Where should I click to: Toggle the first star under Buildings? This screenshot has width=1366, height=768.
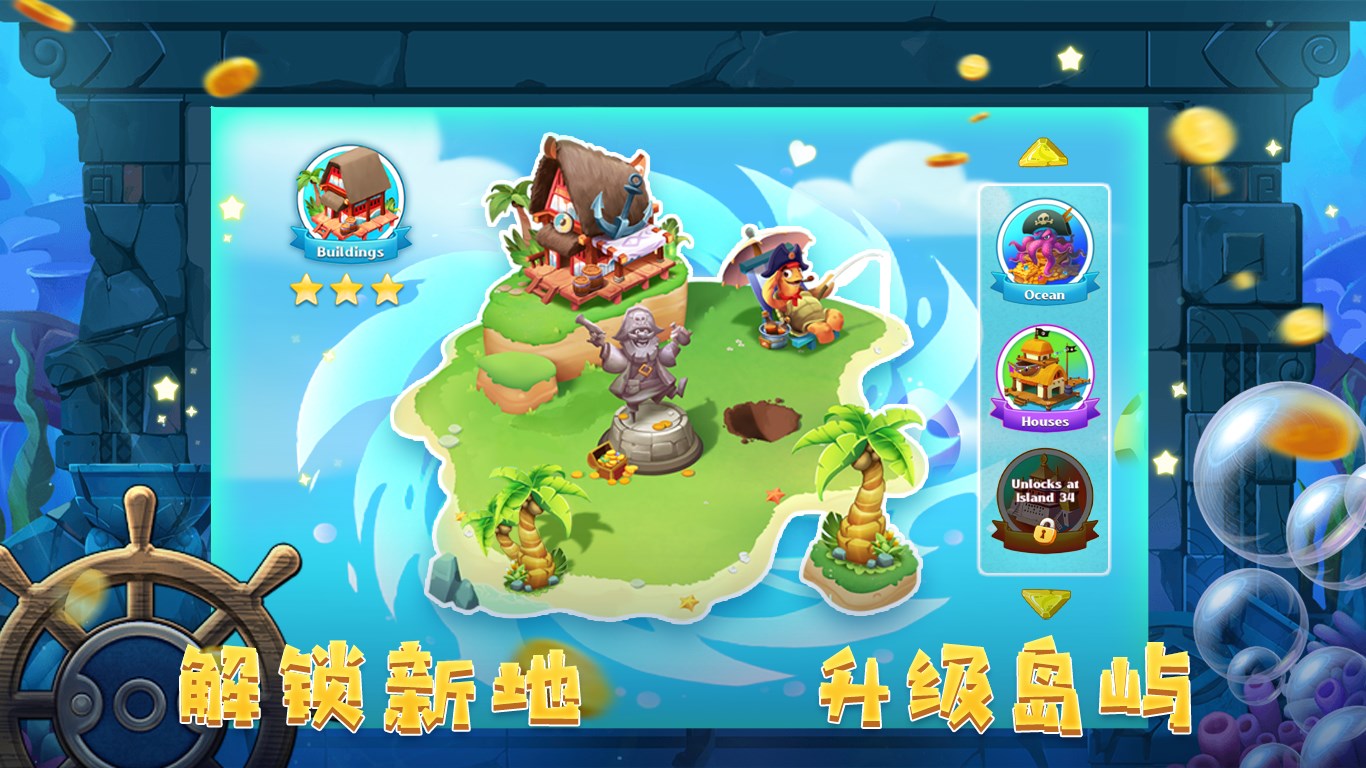309,289
